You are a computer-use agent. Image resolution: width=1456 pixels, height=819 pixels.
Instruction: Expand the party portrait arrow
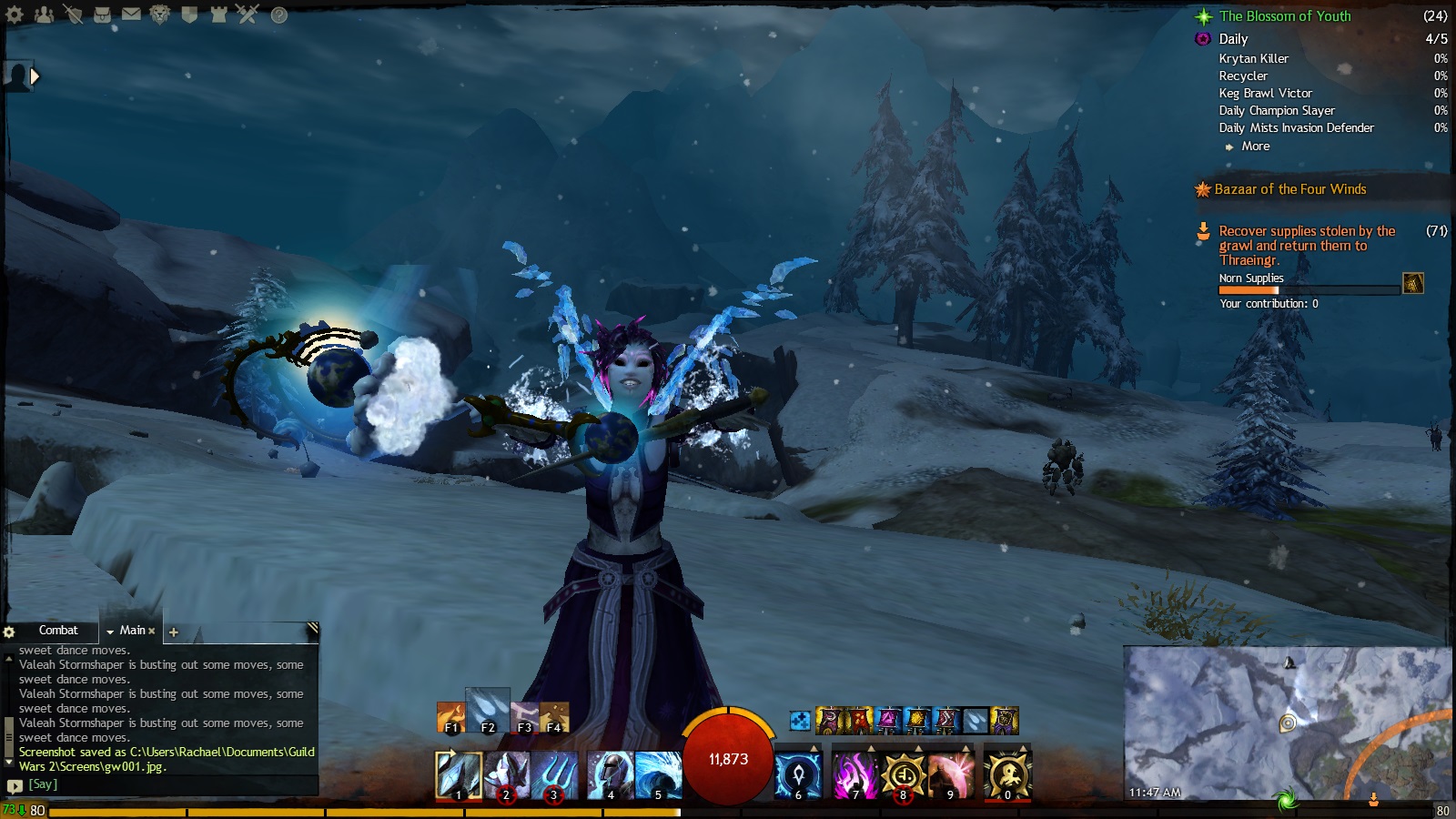point(35,76)
